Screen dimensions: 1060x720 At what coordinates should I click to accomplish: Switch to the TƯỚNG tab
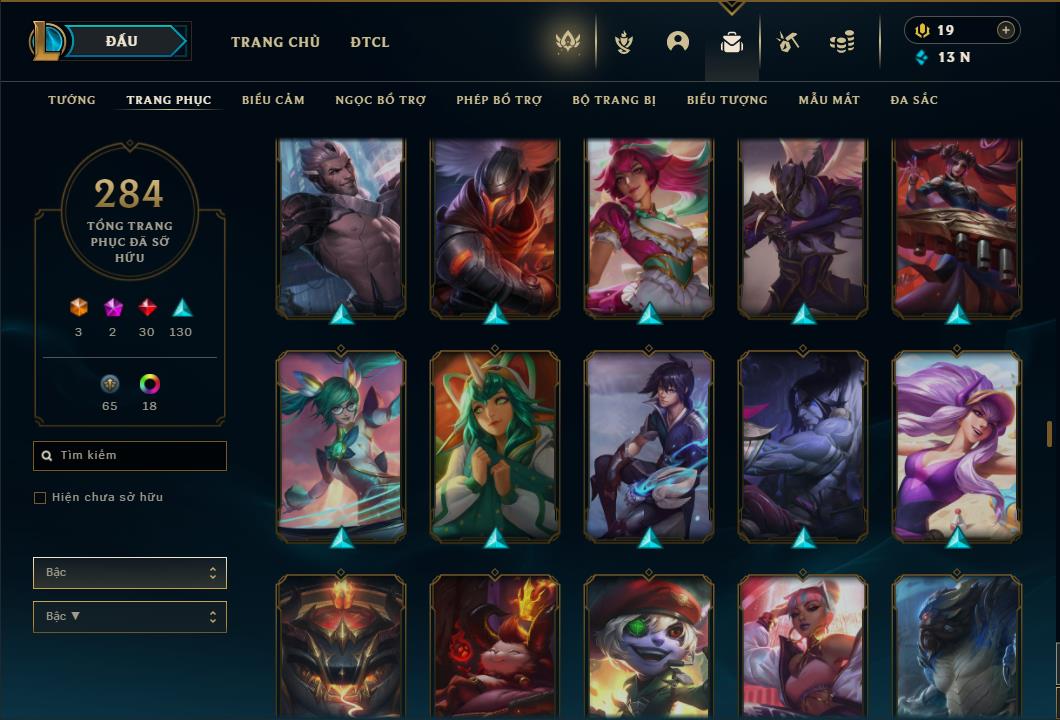pyautogui.click(x=72, y=100)
